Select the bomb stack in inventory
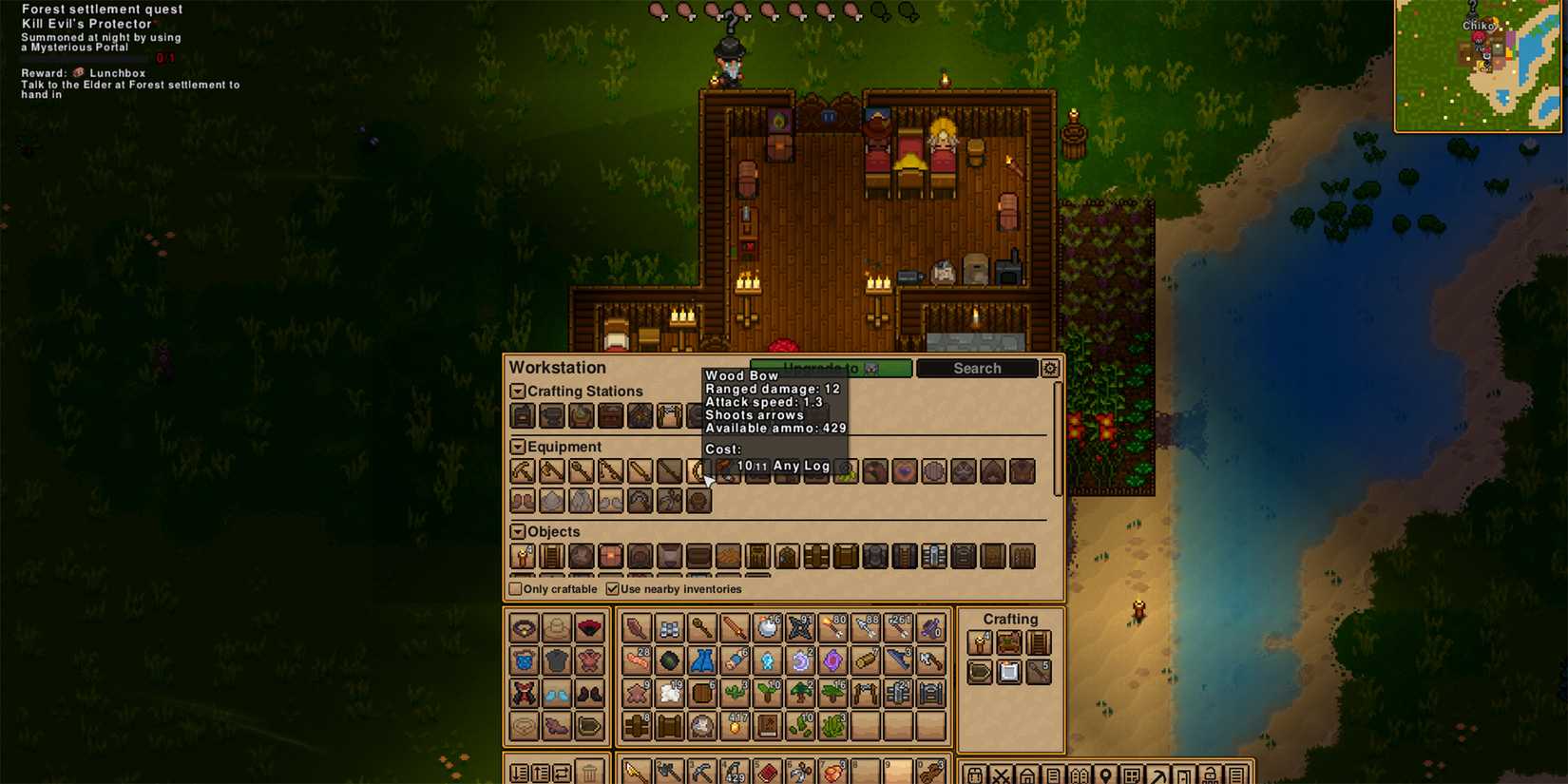Screen dimensions: 1568x784 [765, 628]
